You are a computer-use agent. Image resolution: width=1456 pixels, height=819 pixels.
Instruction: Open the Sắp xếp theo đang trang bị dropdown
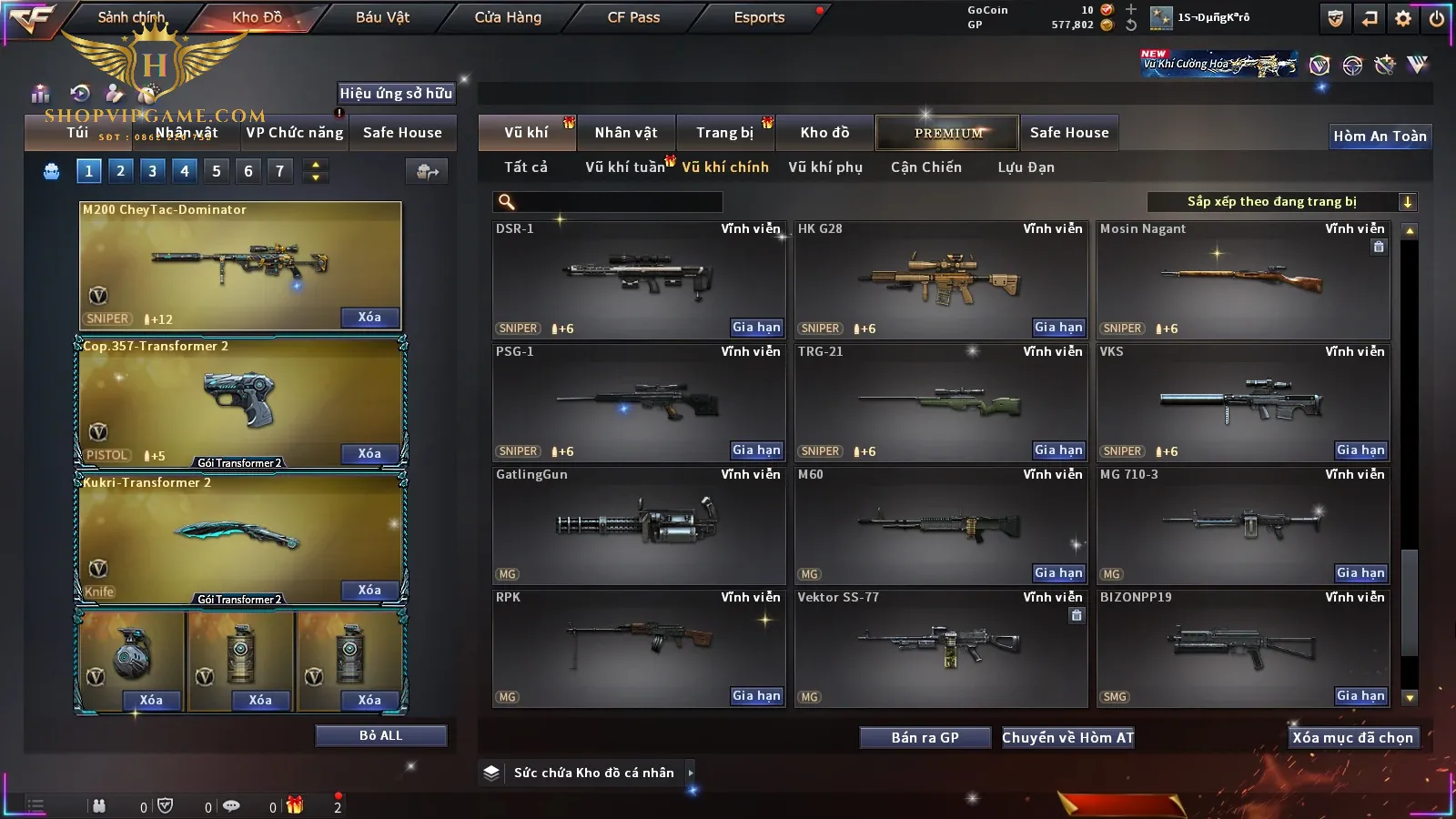click(1281, 202)
